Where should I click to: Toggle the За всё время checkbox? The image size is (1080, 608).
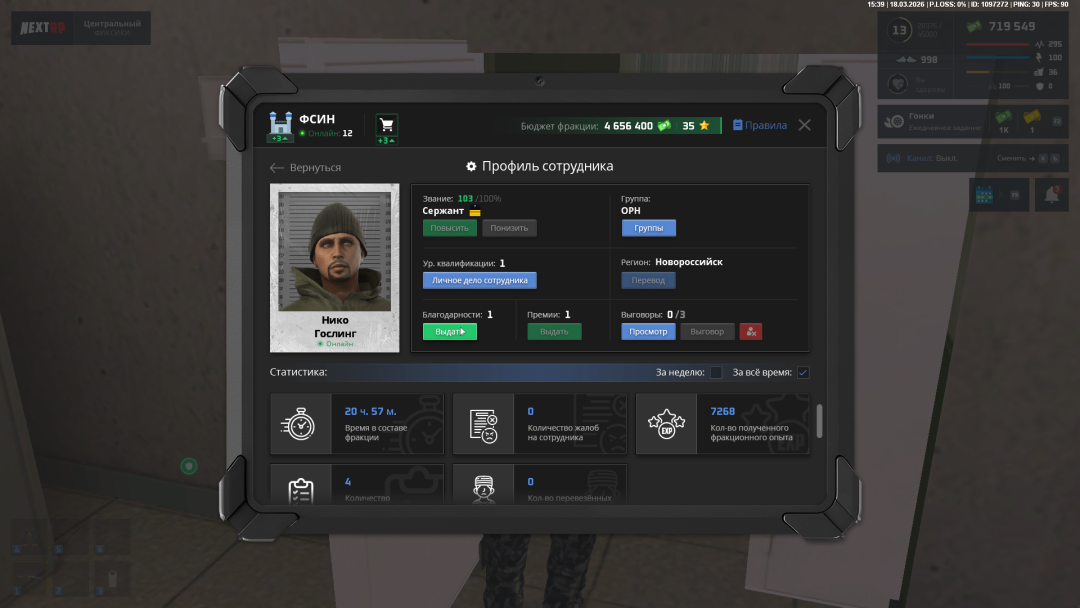803,373
